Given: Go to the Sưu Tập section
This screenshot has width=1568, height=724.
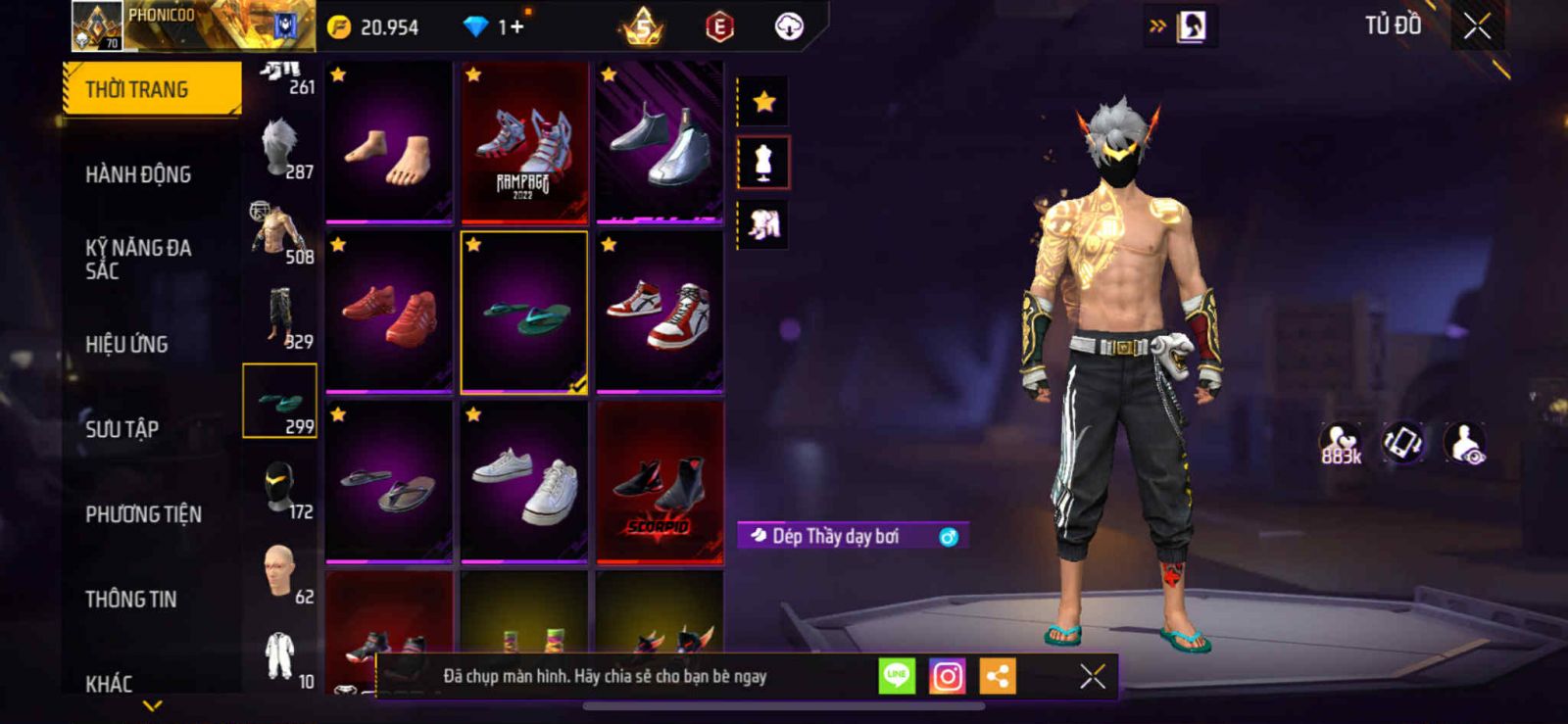Looking at the screenshot, I should [x=122, y=429].
